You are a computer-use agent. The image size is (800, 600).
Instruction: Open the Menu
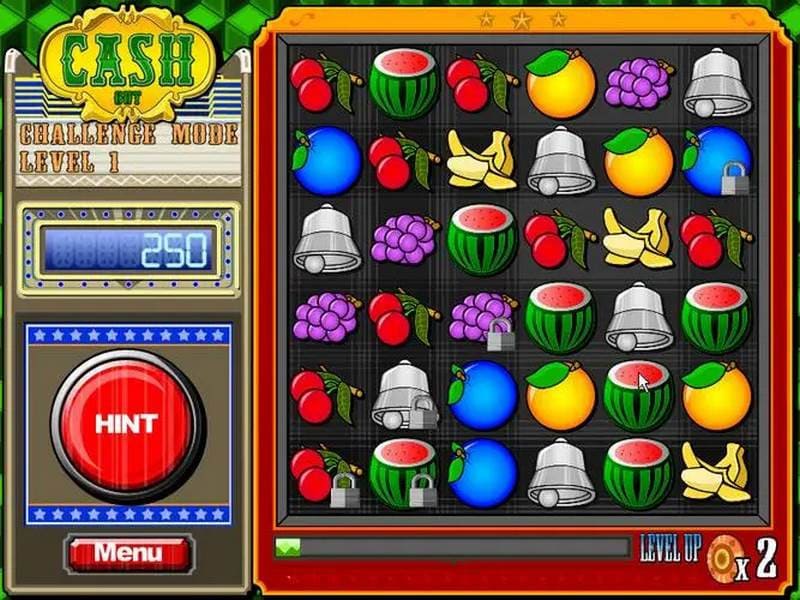point(128,552)
